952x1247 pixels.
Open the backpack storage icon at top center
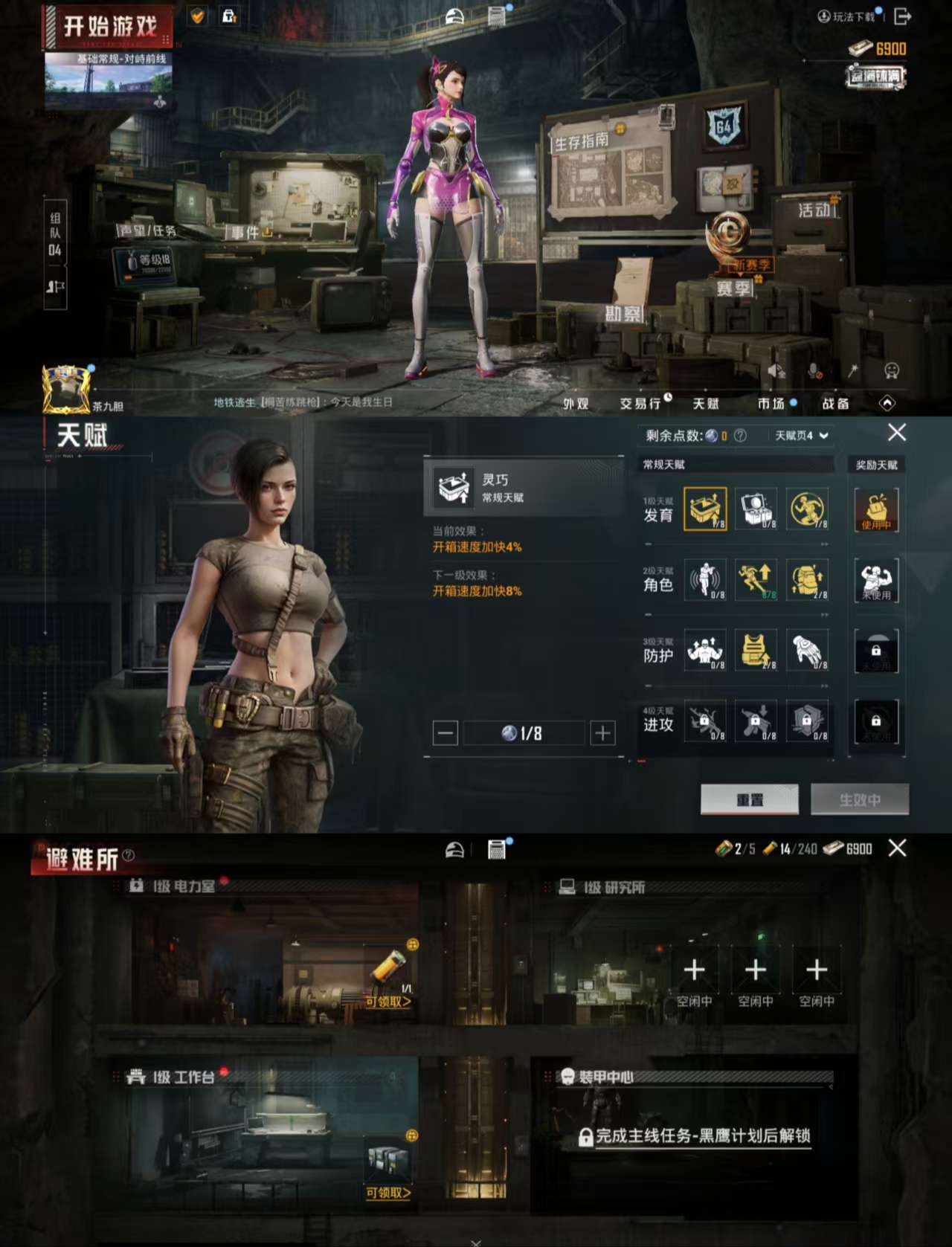pos(495,15)
